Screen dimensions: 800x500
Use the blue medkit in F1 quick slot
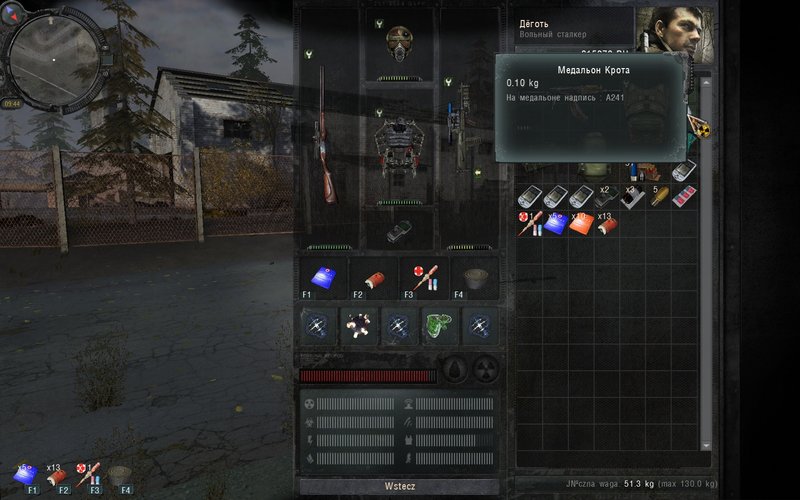[322, 277]
